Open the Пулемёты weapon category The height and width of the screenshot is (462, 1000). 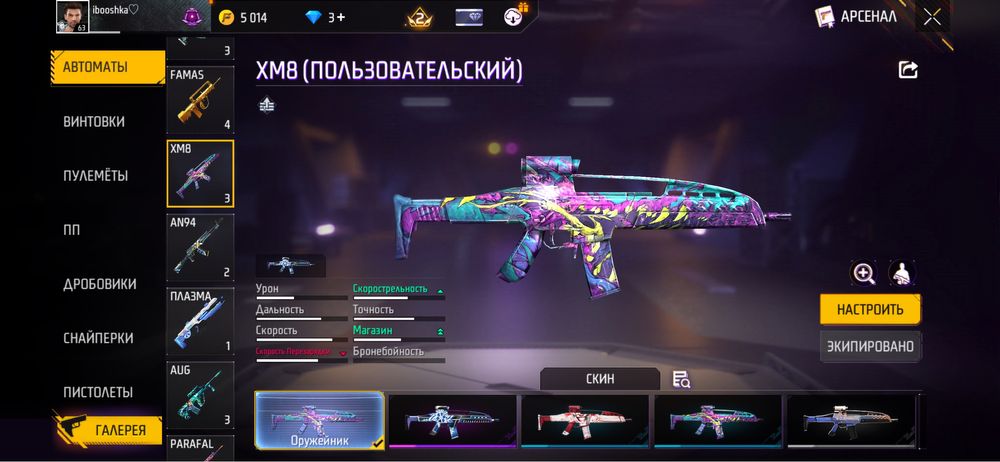pyautogui.click(x=96, y=176)
